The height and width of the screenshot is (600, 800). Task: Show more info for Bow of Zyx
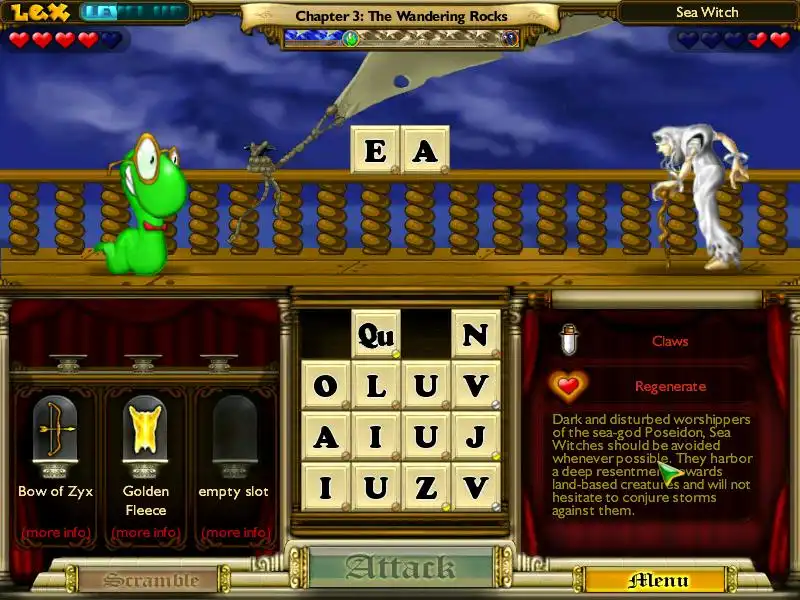pyautogui.click(x=55, y=532)
